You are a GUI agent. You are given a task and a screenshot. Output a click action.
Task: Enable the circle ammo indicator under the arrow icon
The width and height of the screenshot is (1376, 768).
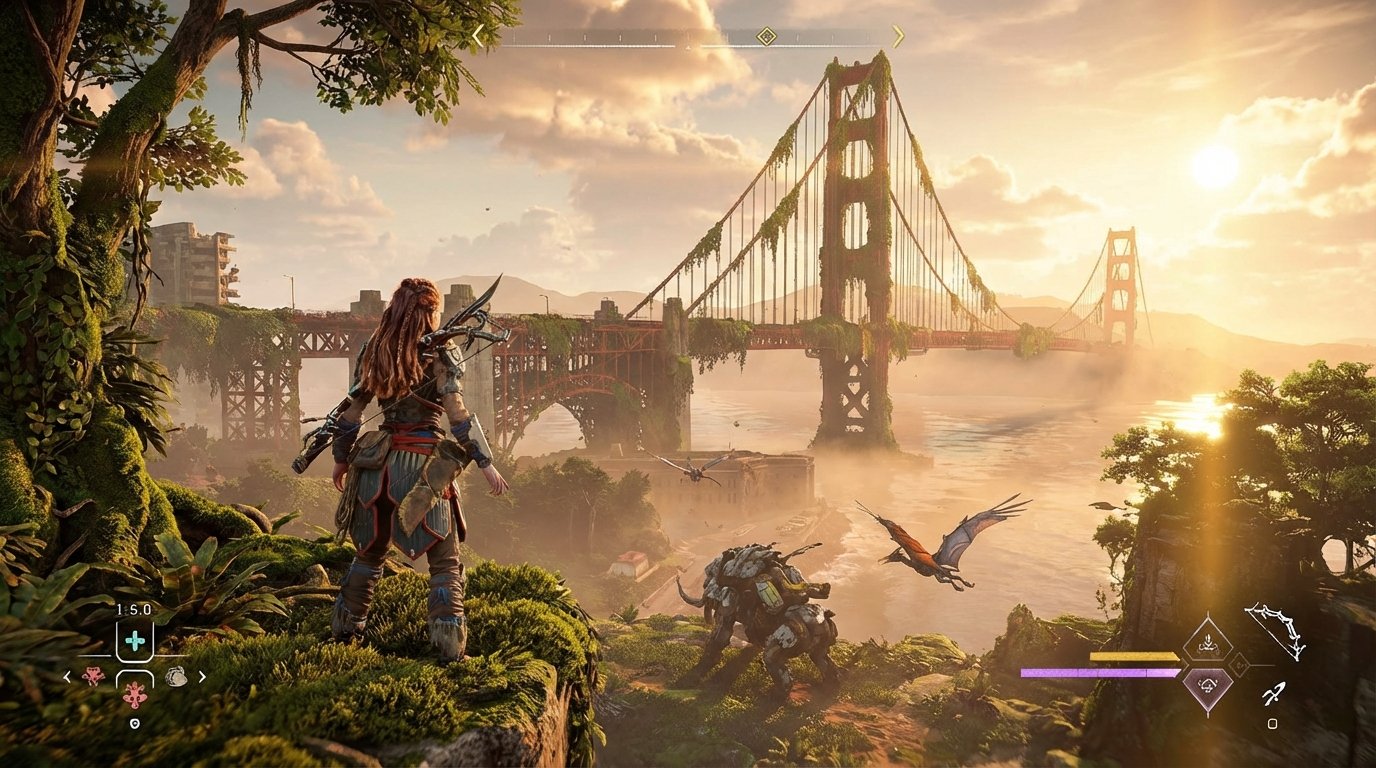pos(1272,722)
